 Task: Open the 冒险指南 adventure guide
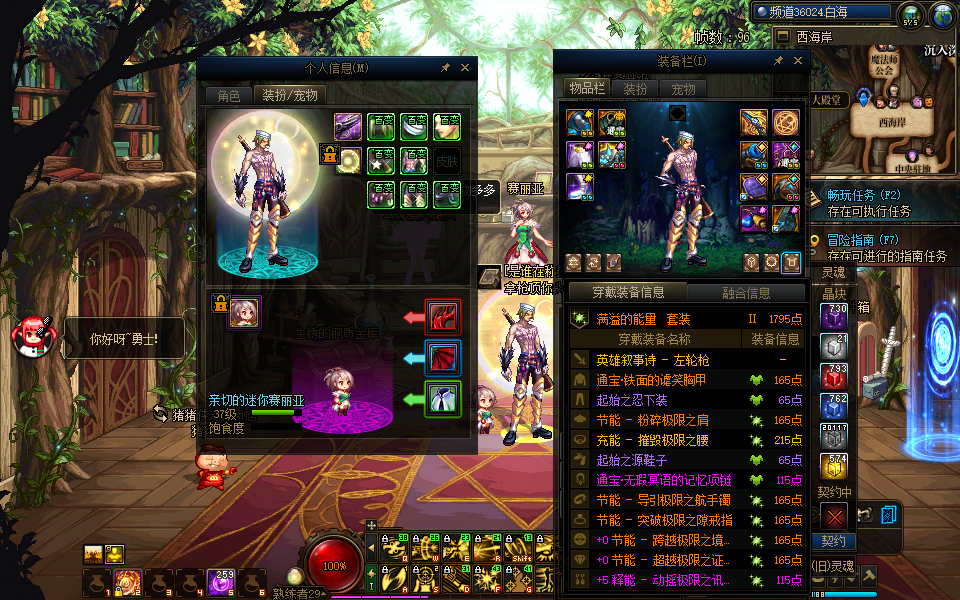pos(864,241)
